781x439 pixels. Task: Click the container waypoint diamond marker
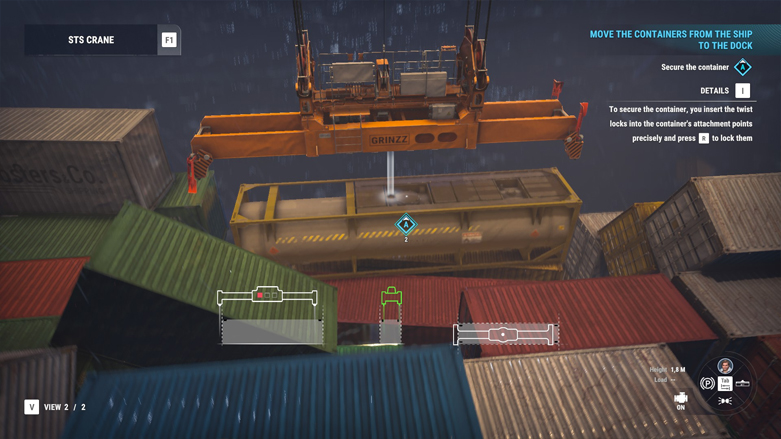(406, 224)
